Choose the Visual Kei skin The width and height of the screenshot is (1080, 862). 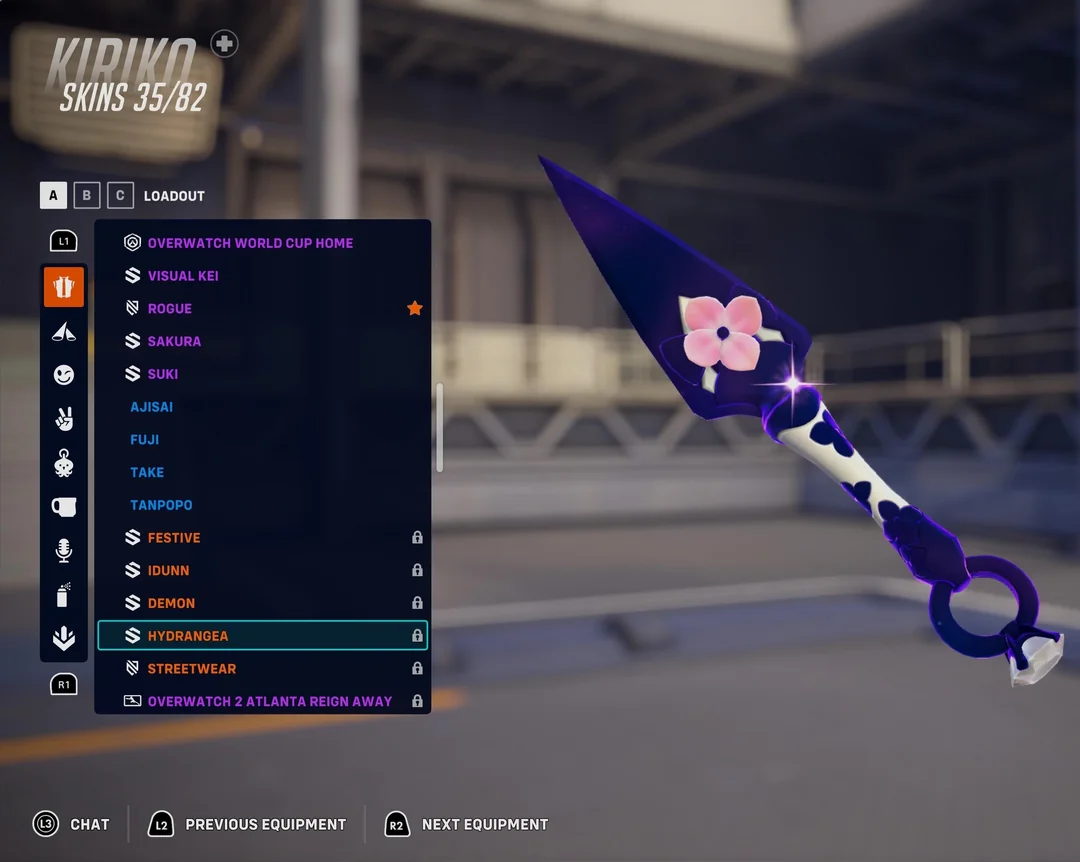(183, 276)
